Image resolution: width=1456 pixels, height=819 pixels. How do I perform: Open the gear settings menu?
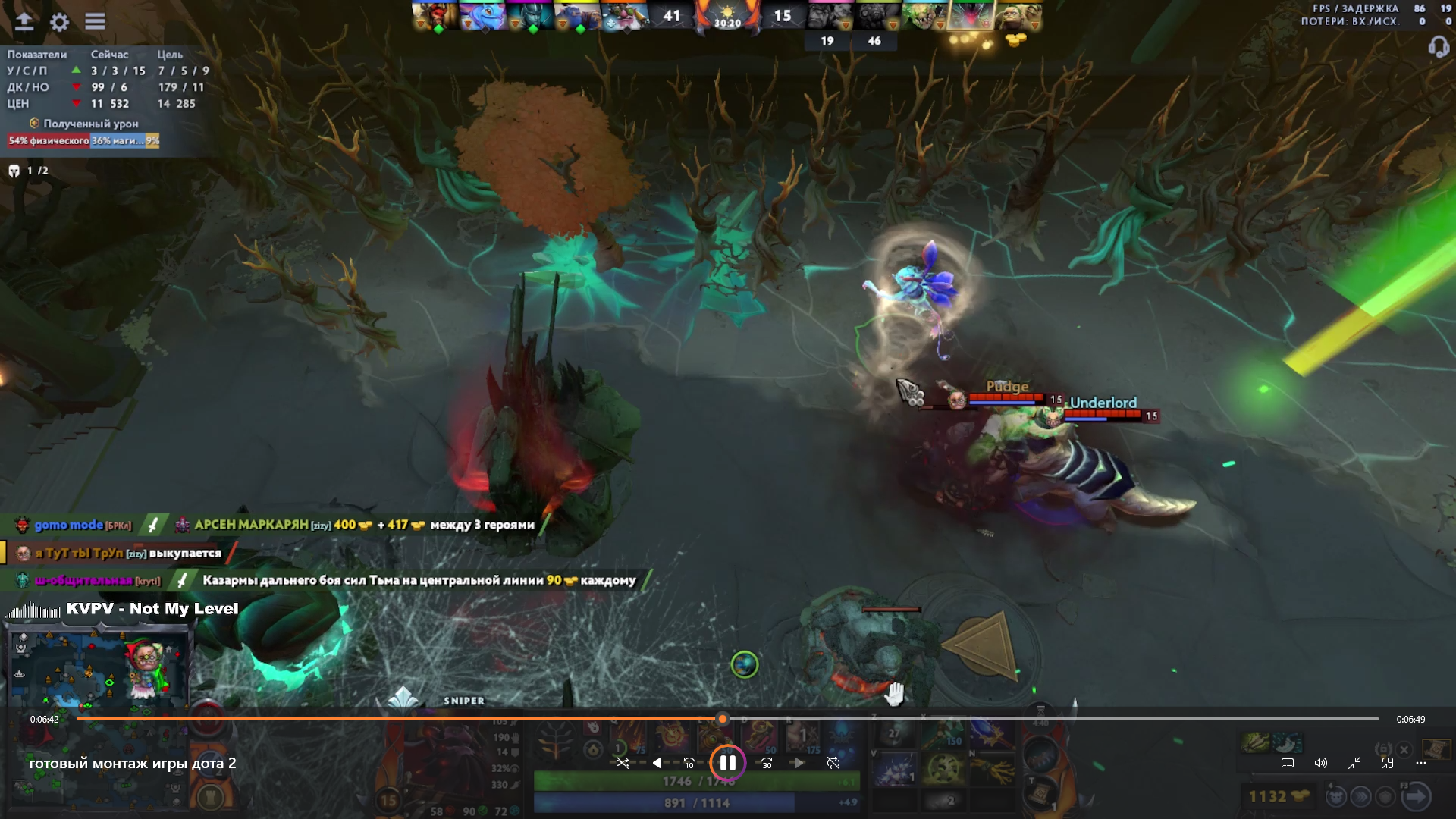[x=59, y=22]
